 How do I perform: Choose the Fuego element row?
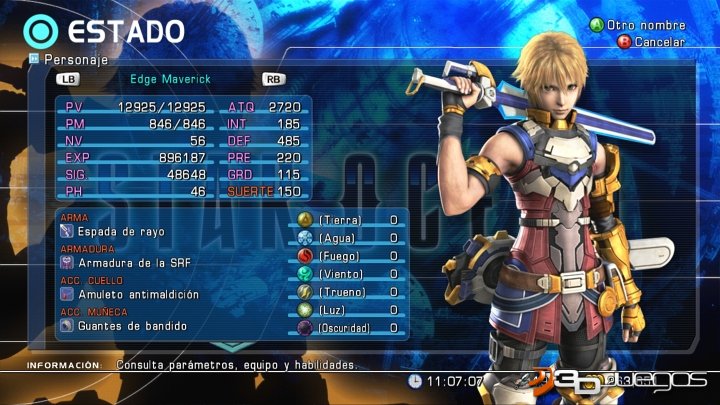click(x=351, y=257)
